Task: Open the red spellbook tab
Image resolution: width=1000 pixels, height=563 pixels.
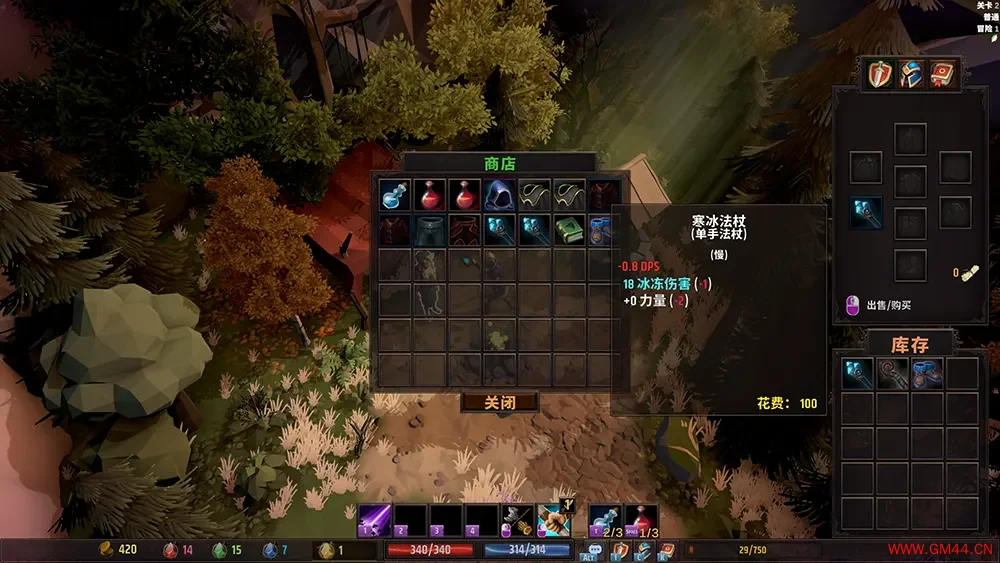Action: click(941, 74)
